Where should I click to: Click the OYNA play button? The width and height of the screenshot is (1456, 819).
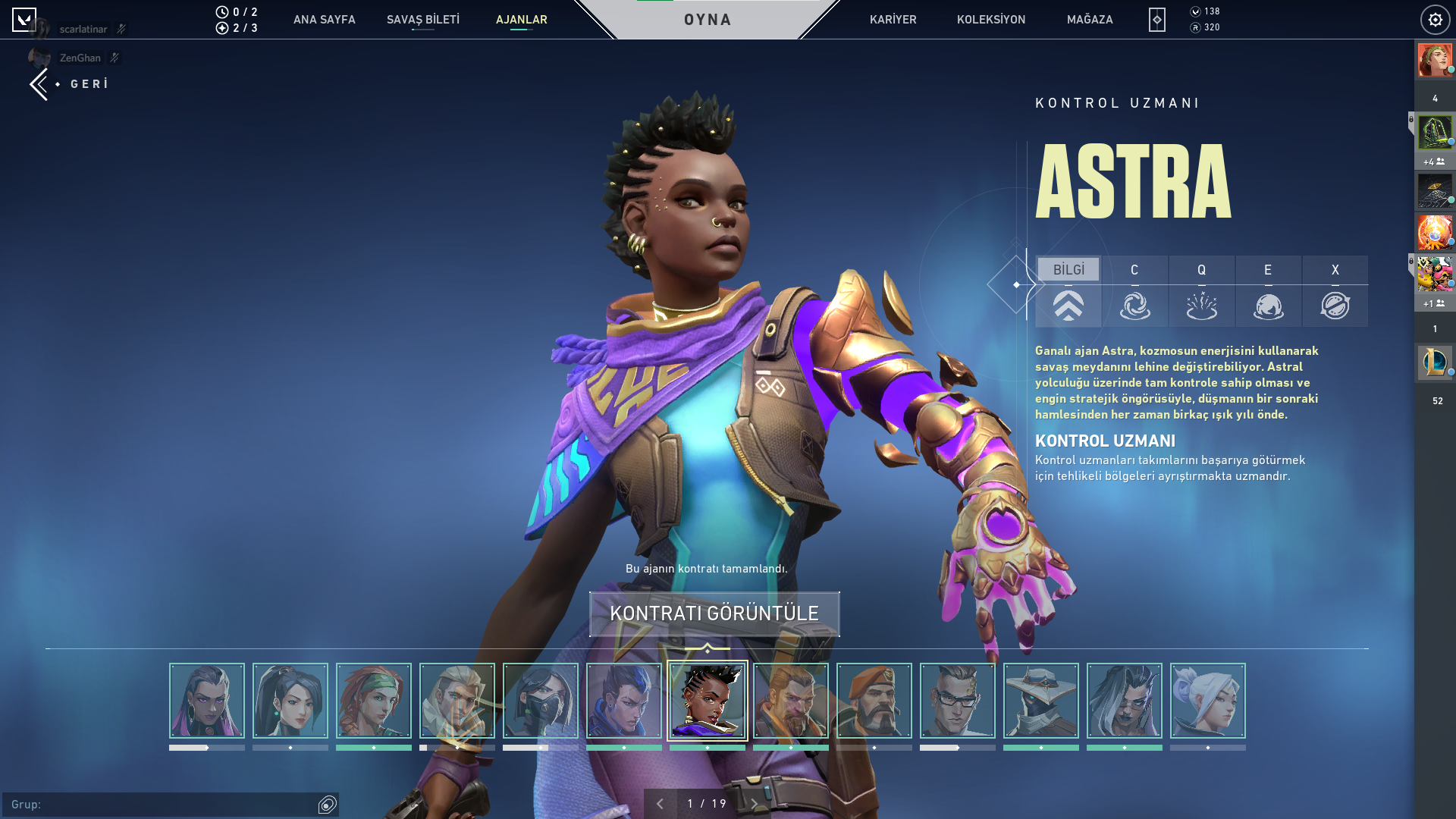click(x=708, y=20)
